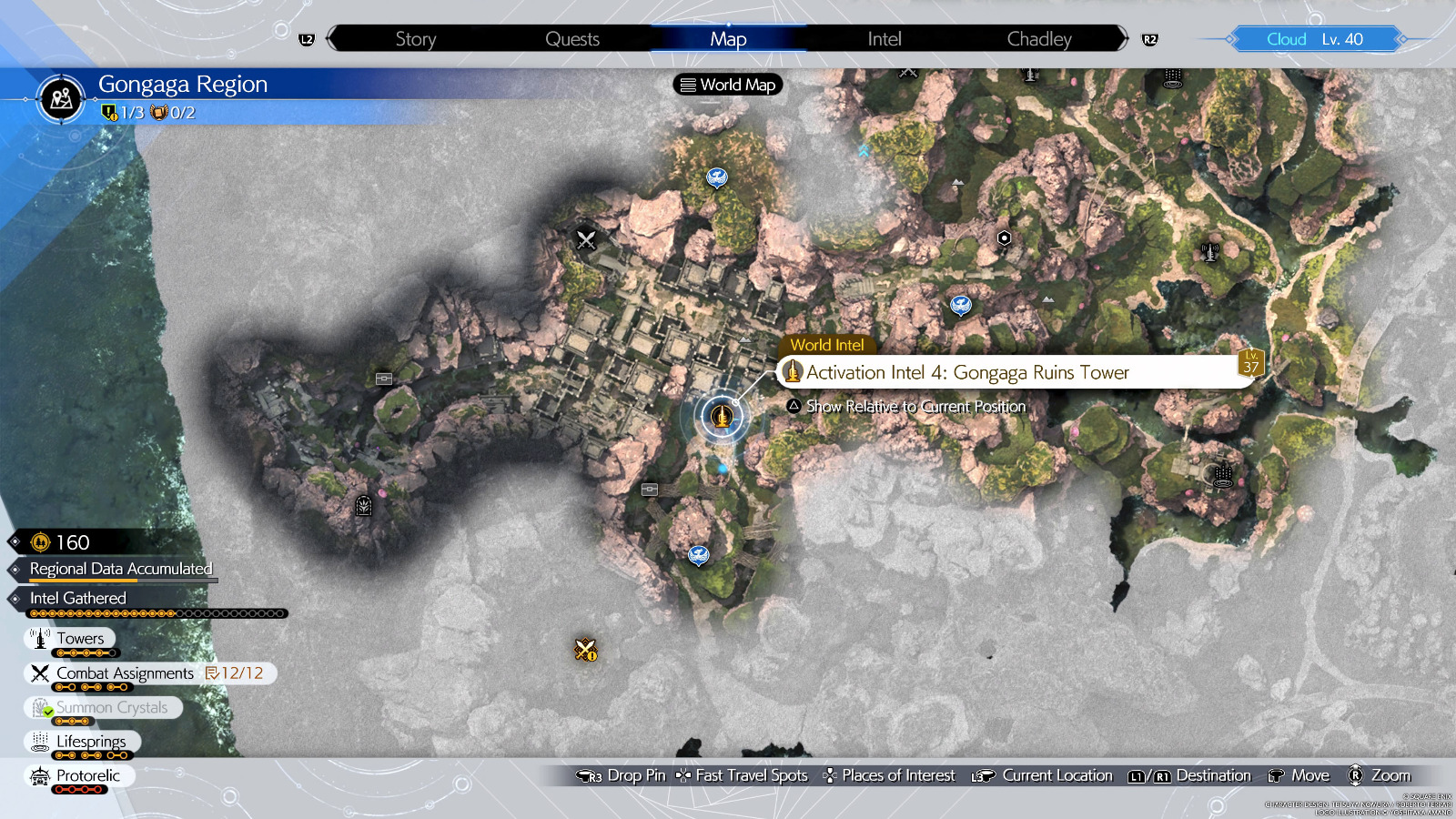Click the hexagonal cache icon on the map
The image size is (1456, 819).
[x=1002, y=238]
